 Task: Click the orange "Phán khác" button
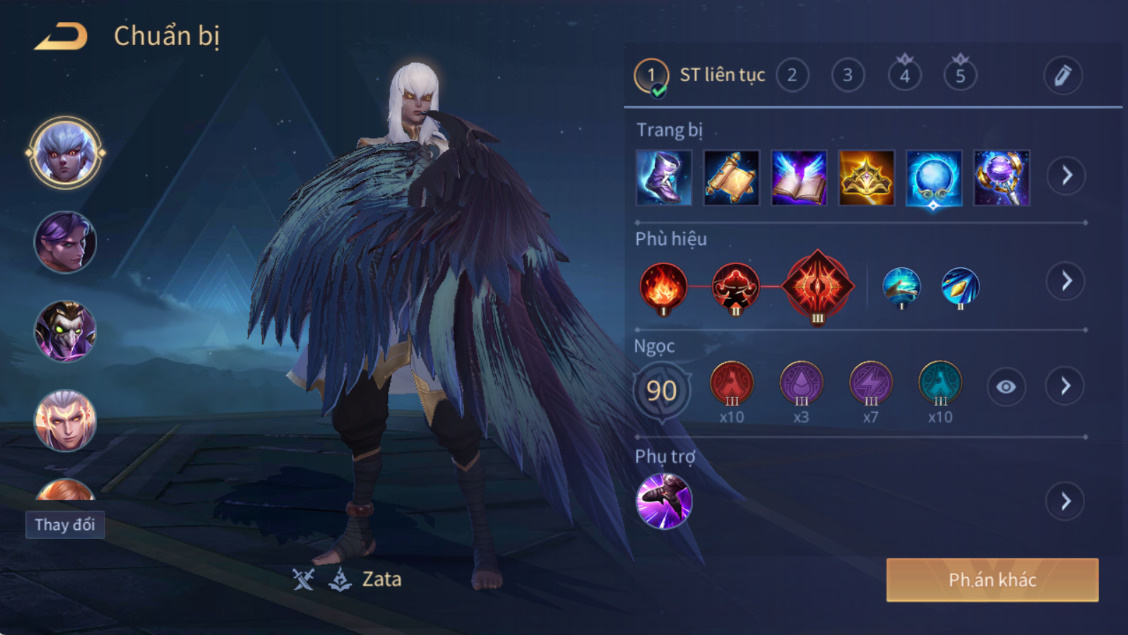[992, 580]
